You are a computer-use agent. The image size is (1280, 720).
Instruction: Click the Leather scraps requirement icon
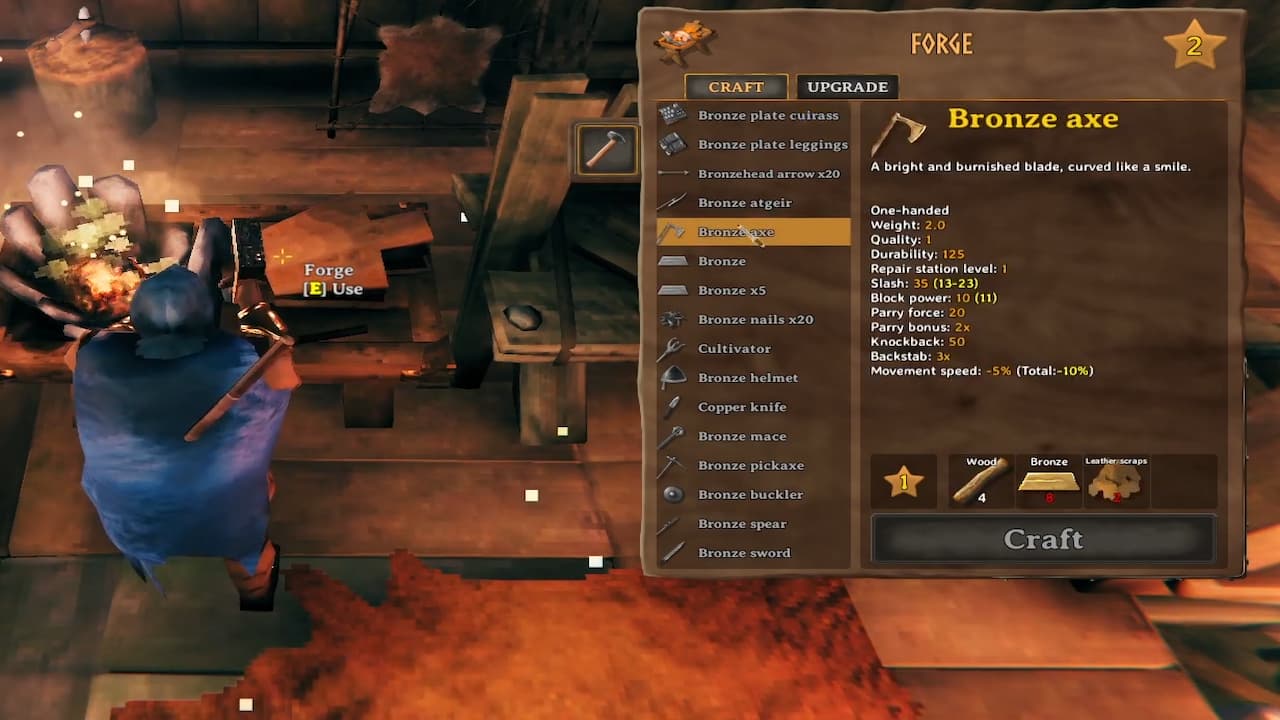1114,481
